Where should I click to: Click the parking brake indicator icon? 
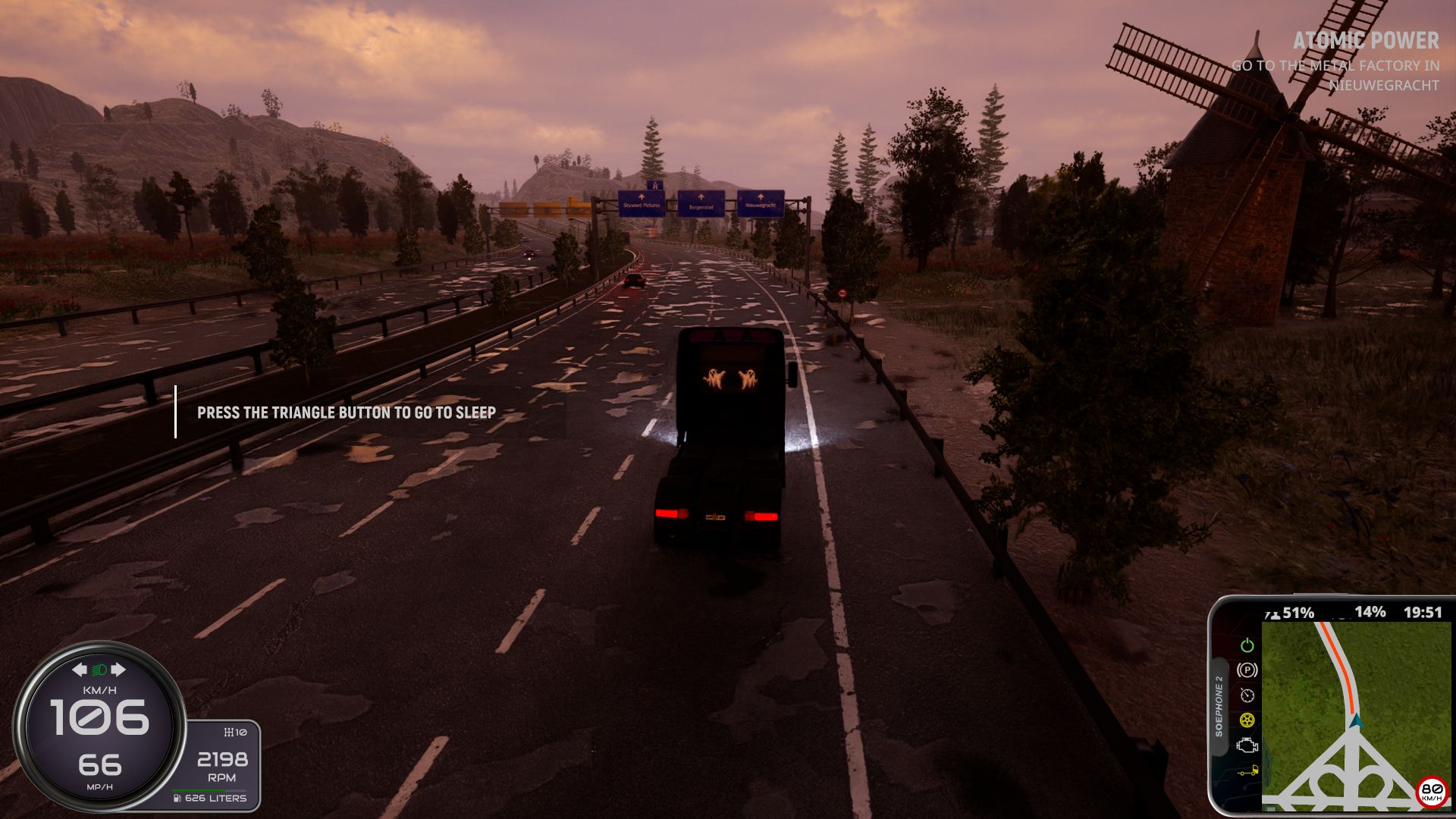point(1247,670)
